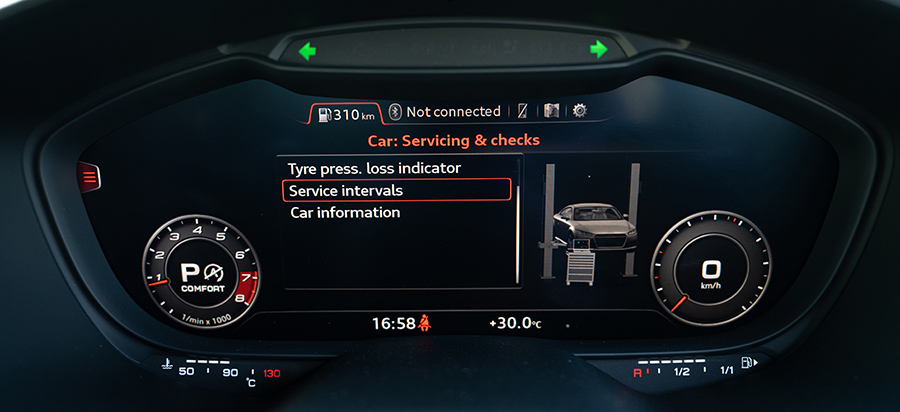Open the Bluetooth Not connected tab
Screen dimensions: 900x412
click(x=445, y=111)
